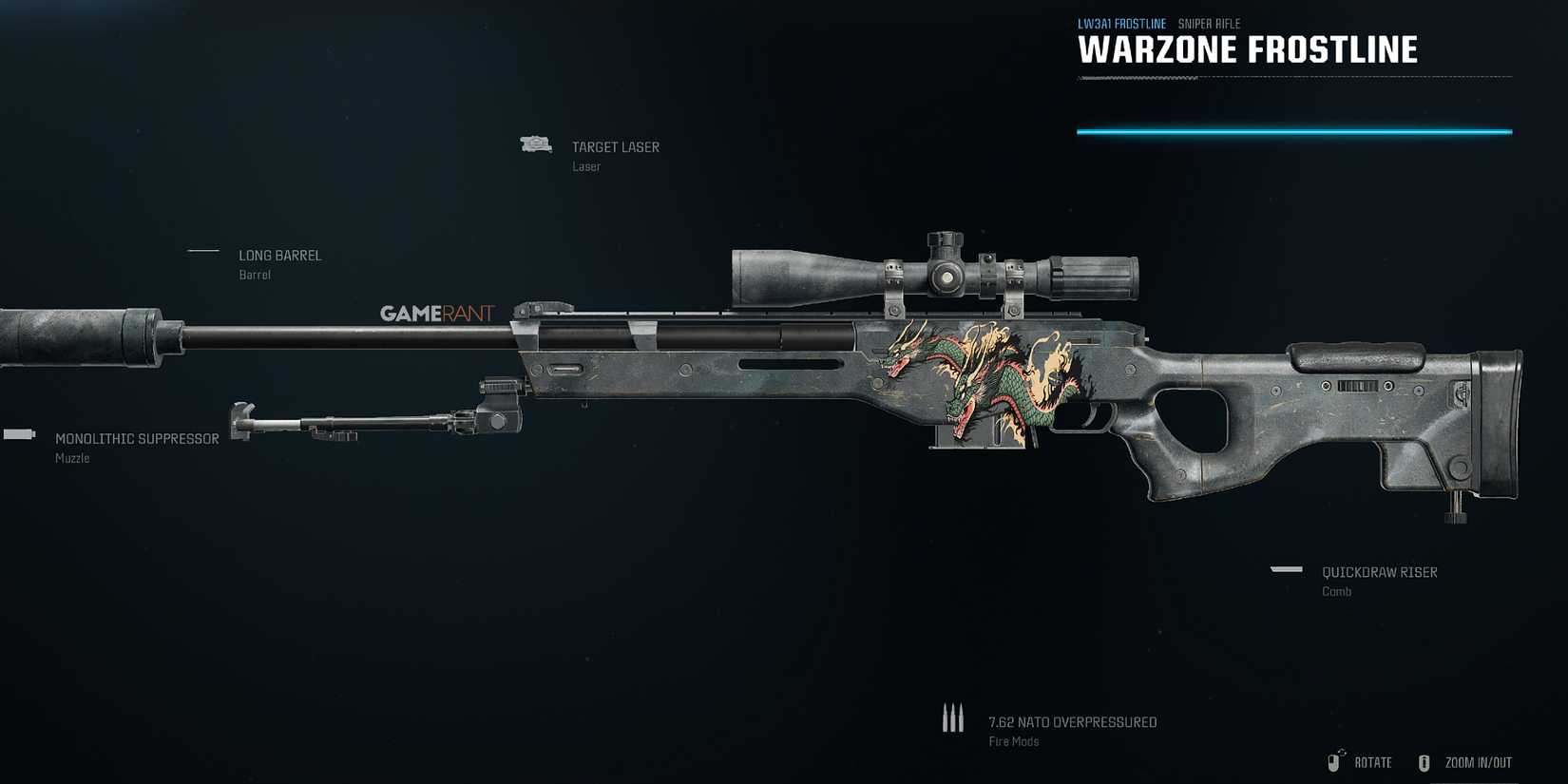Switch to the LW3A1 Frostline tab
The image size is (1568, 784).
[1122, 23]
